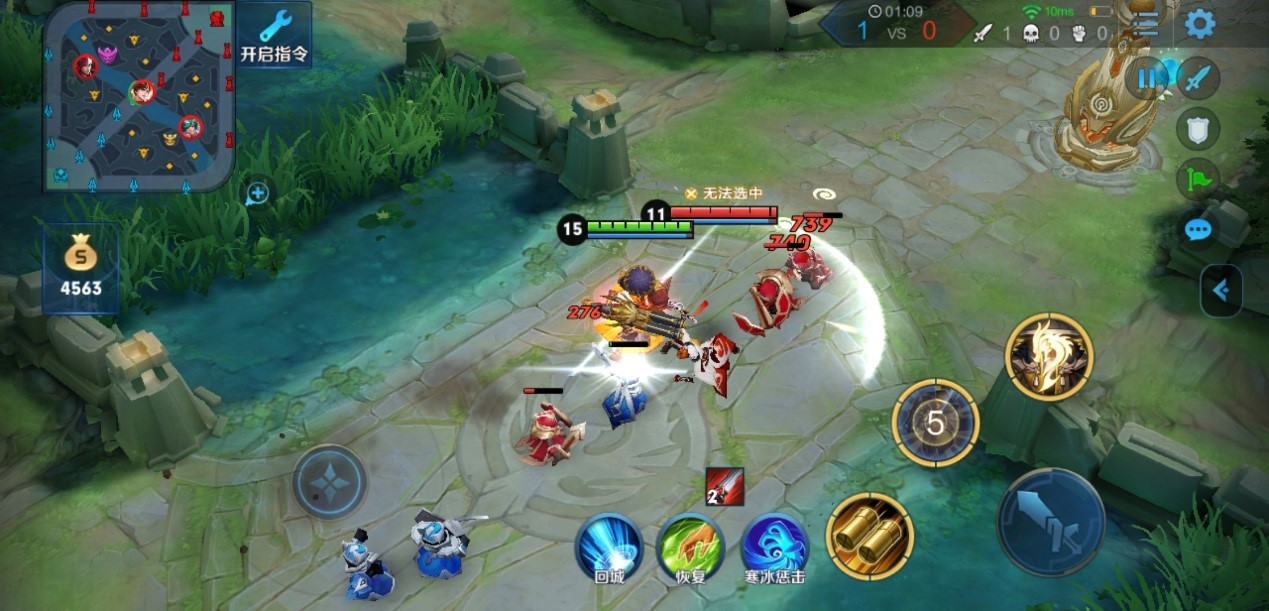Tap the white shield defend signal
Image resolution: width=1269 pixels, height=611 pixels.
[x=1197, y=128]
